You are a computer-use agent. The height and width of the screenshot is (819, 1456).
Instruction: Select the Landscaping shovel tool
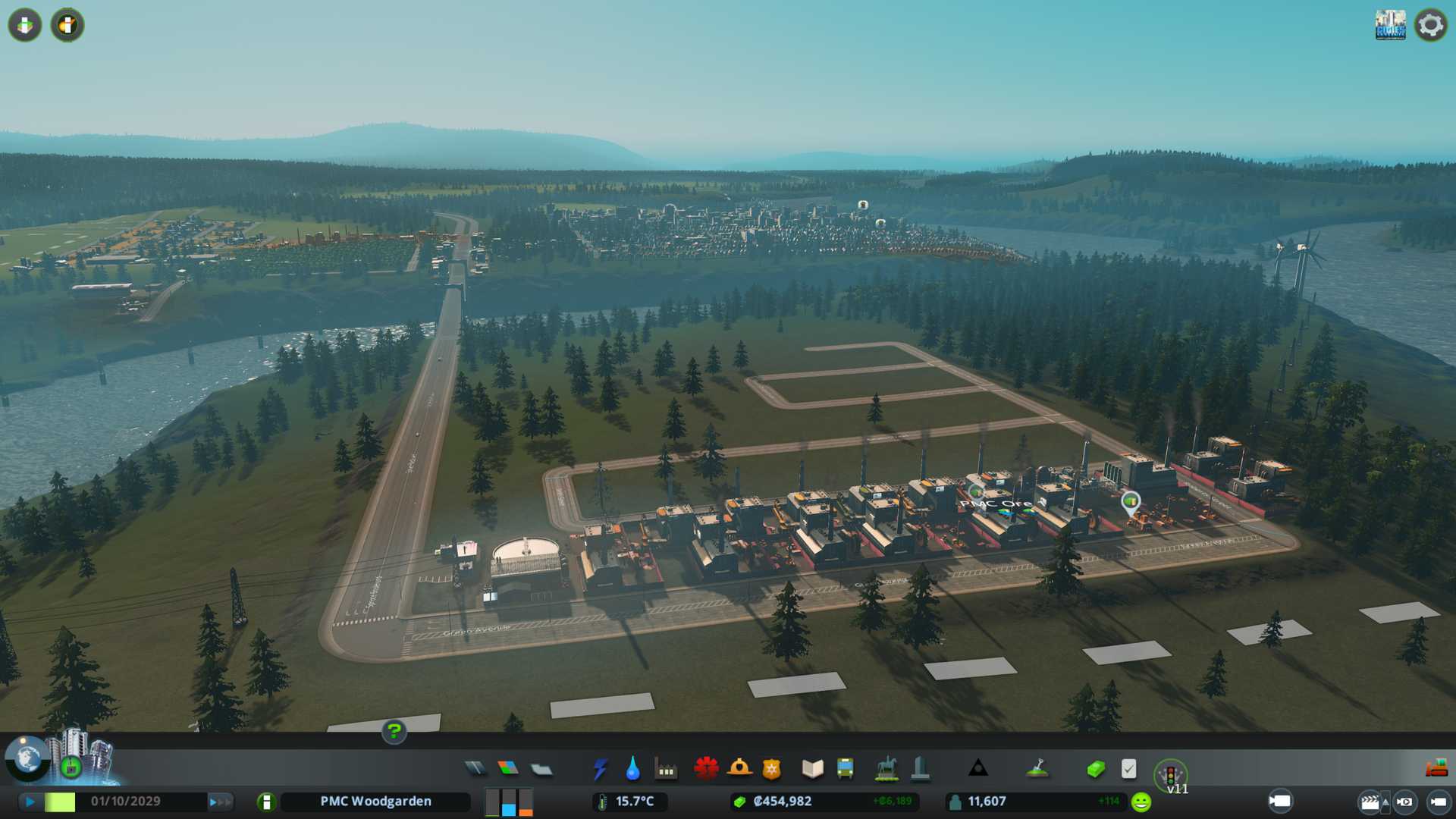click(1037, 769)
